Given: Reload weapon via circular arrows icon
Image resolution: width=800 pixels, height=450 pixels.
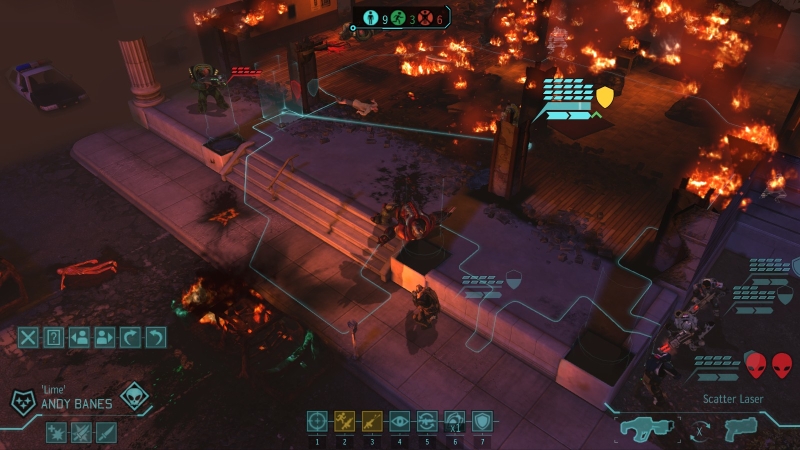Looking at the screenshot, I should (x=427, y=421).
